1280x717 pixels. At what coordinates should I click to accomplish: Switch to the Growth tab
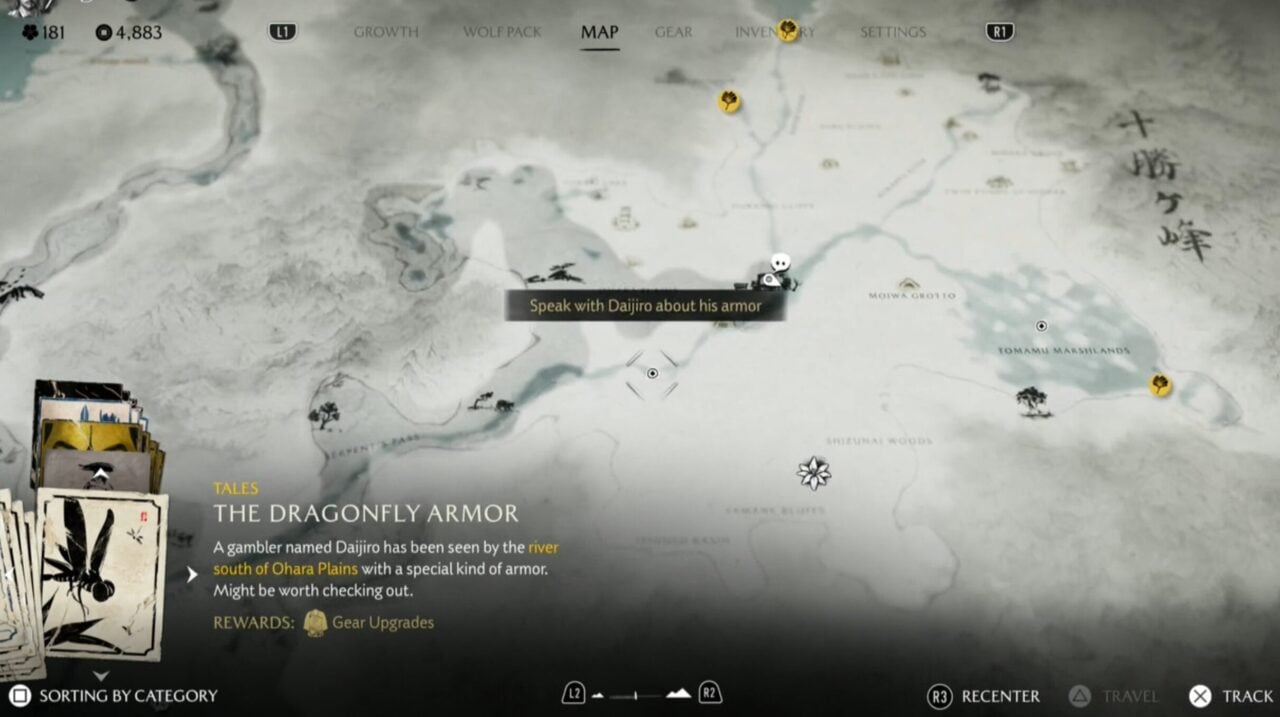click(x=386, y=32)
